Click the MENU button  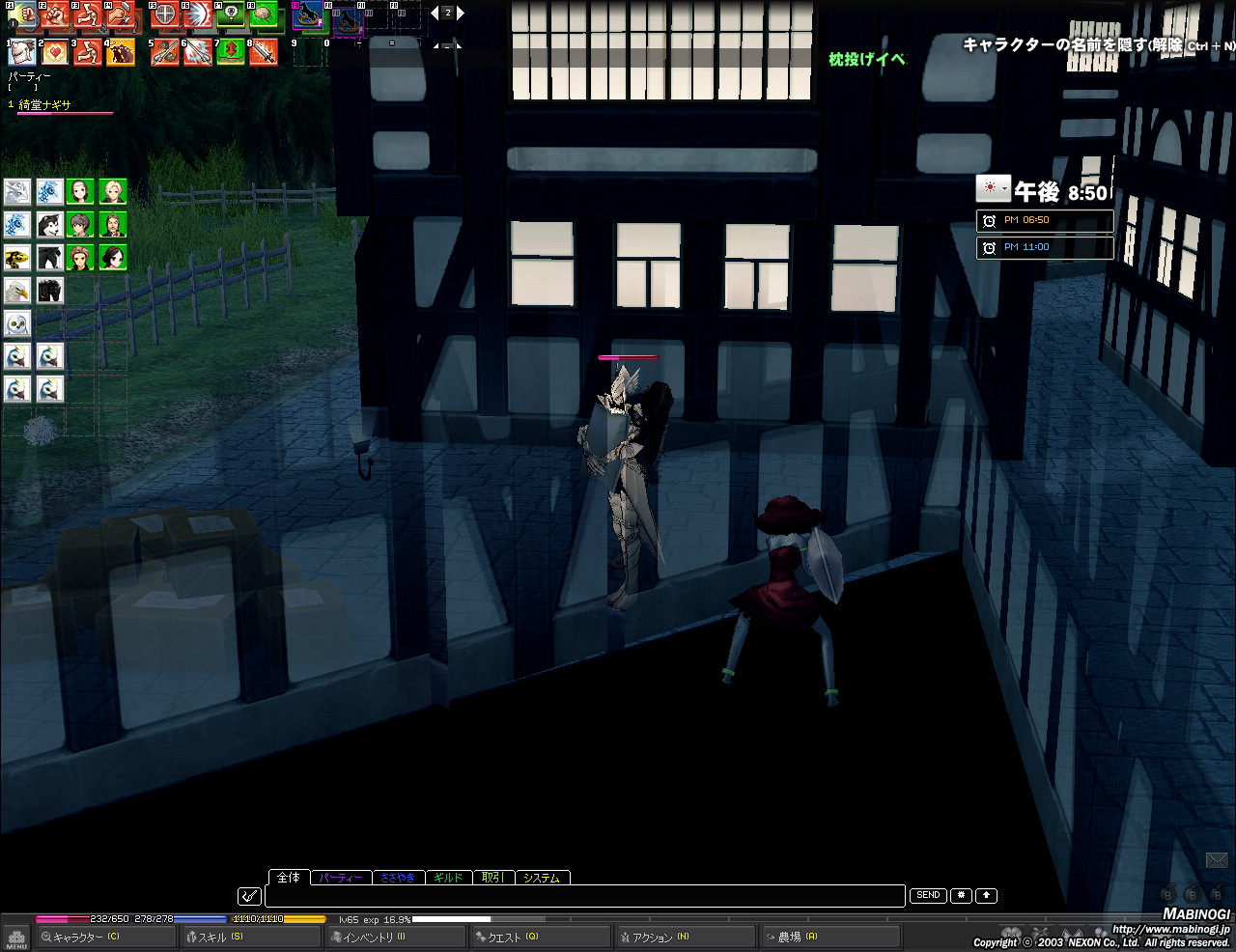16,938
